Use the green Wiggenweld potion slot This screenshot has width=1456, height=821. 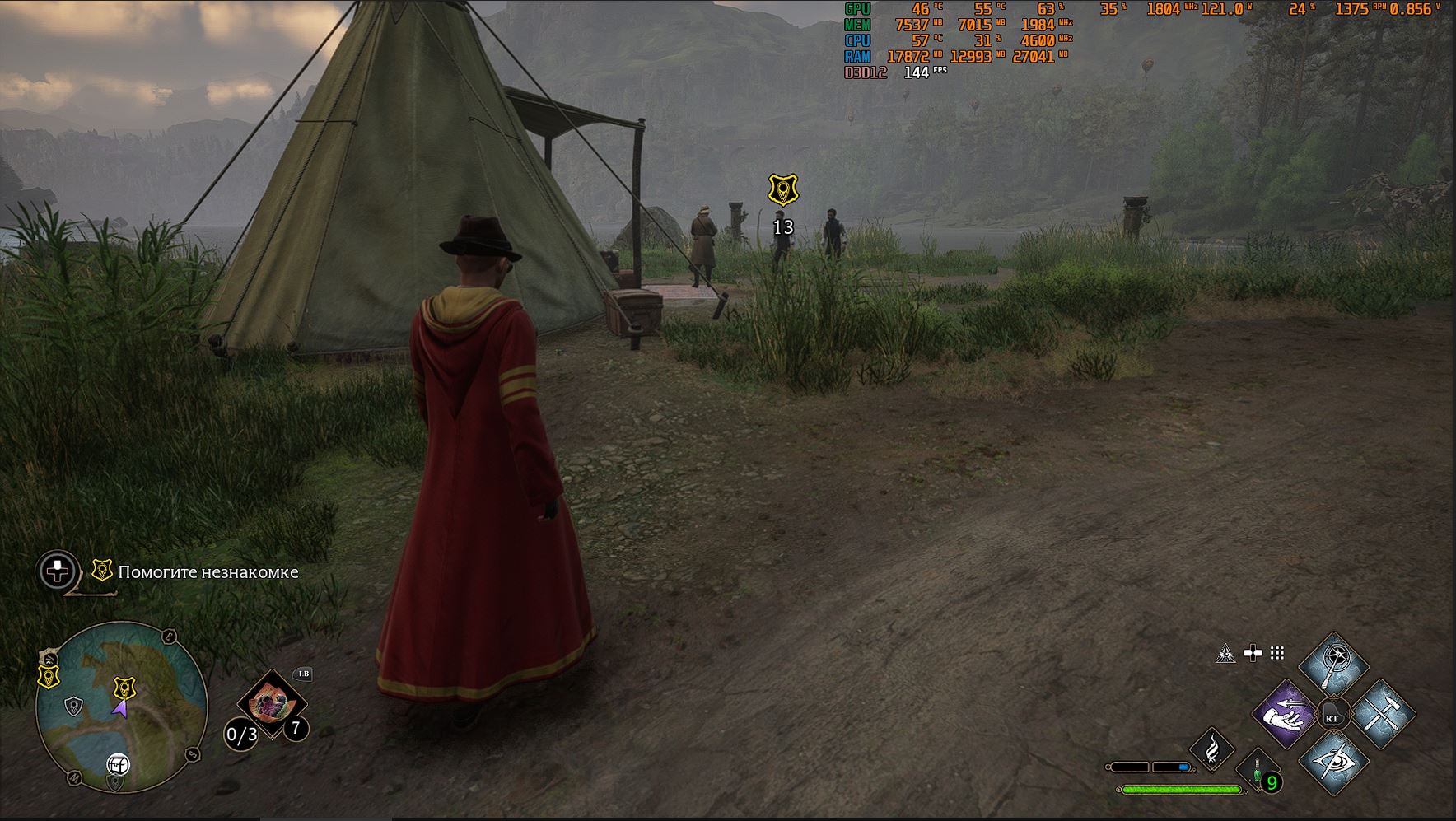pos(1258,774)
